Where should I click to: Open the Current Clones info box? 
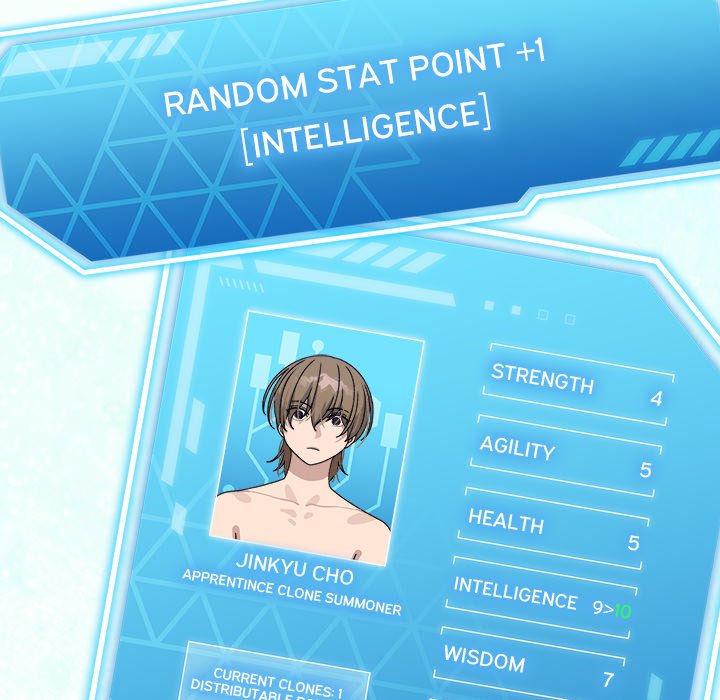(277, 680)
